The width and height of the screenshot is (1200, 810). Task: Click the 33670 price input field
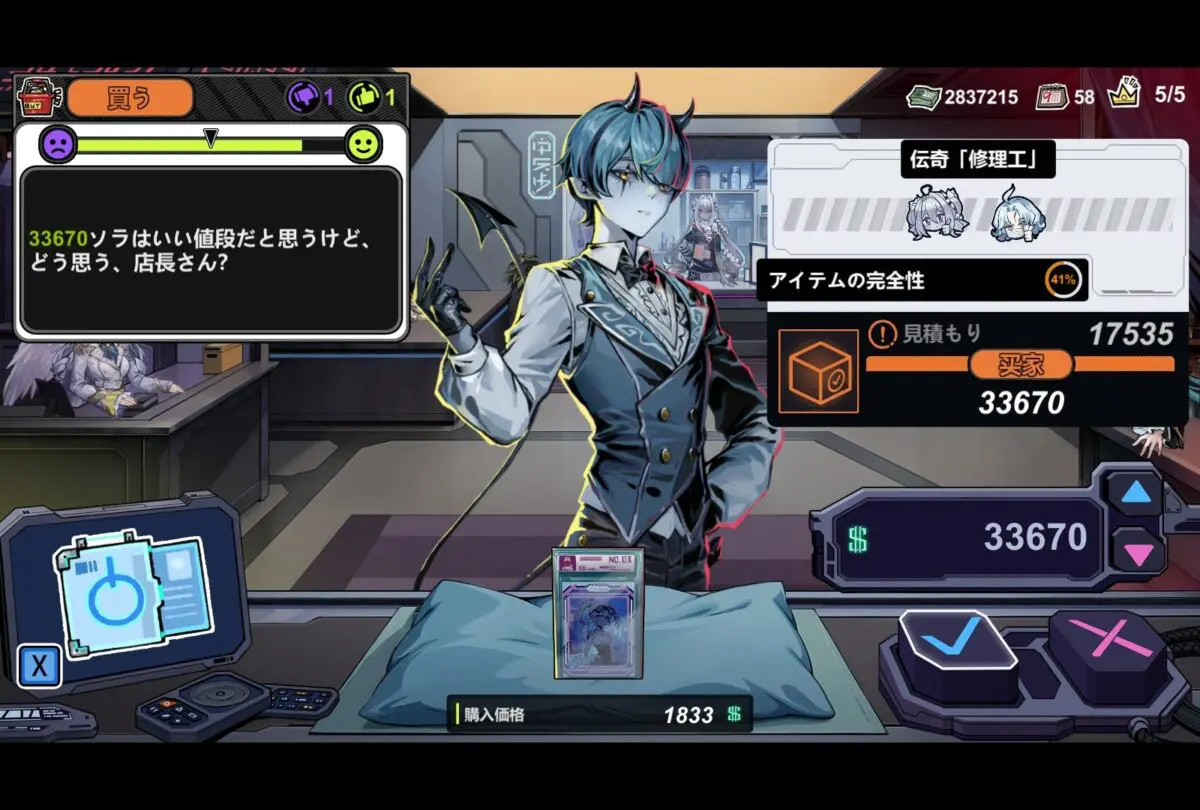click(970, 538)
